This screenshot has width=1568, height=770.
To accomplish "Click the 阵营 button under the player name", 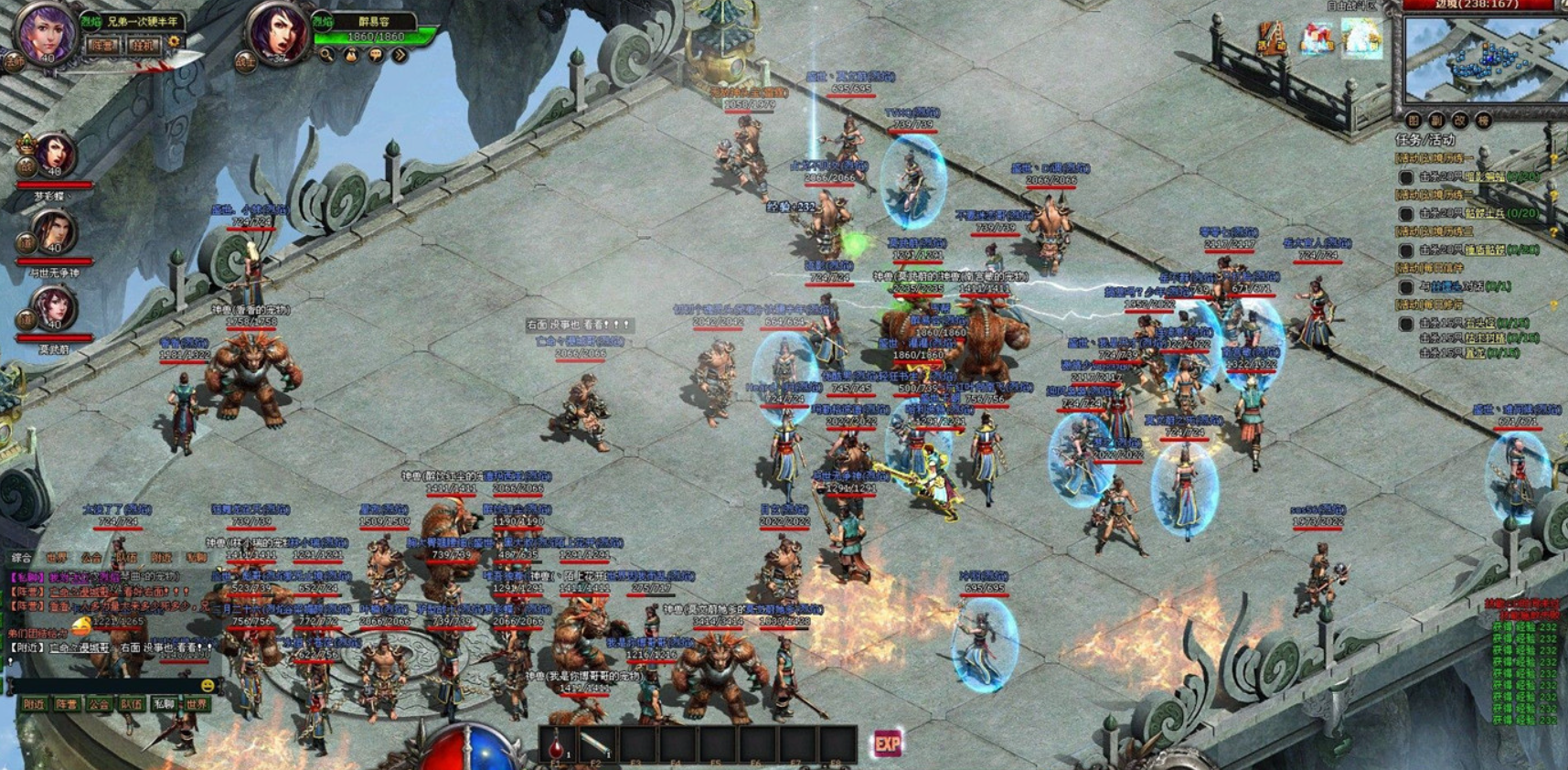I will (103, 45).
